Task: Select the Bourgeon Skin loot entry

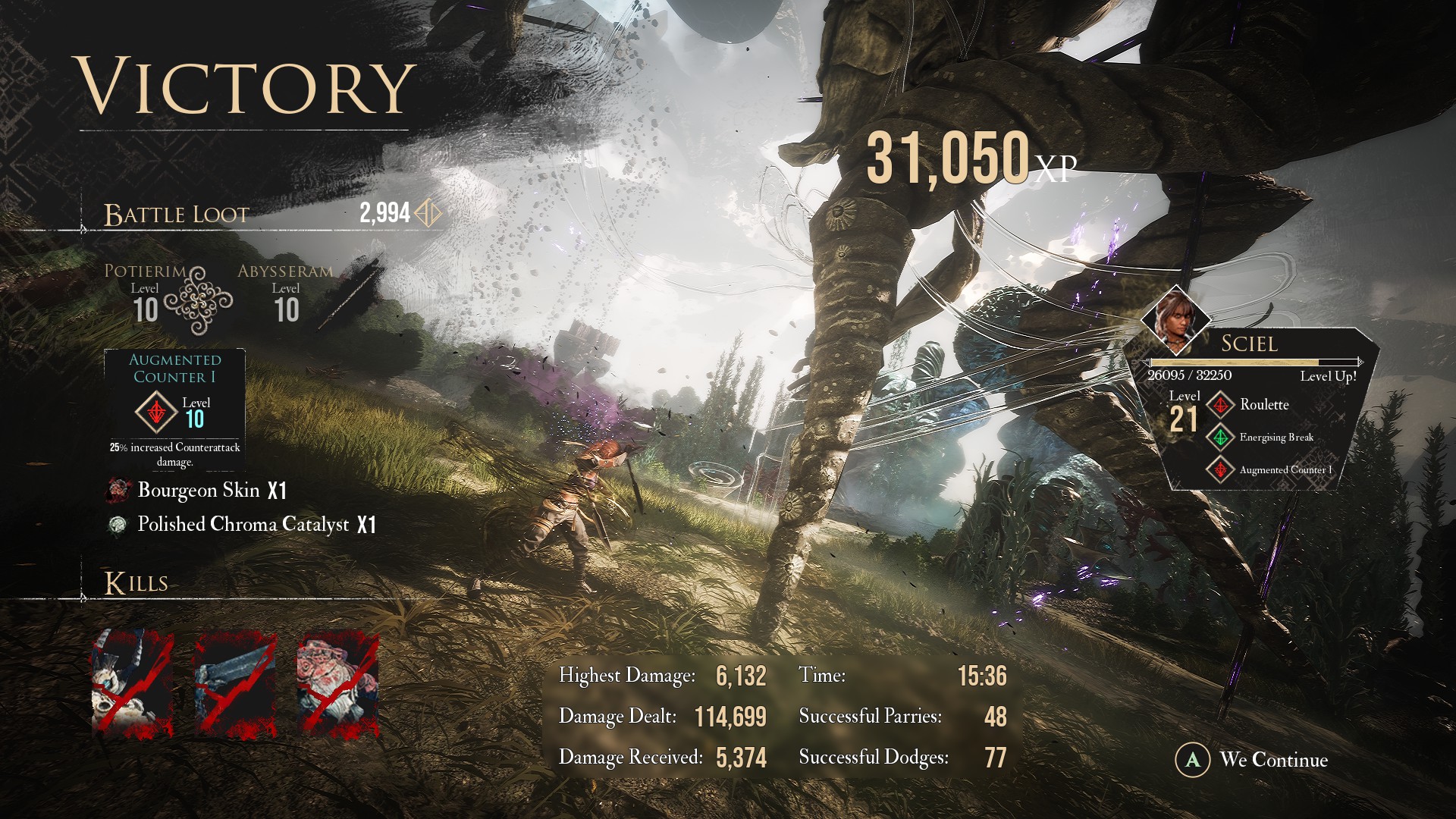Action: click(x=199, y=491)
